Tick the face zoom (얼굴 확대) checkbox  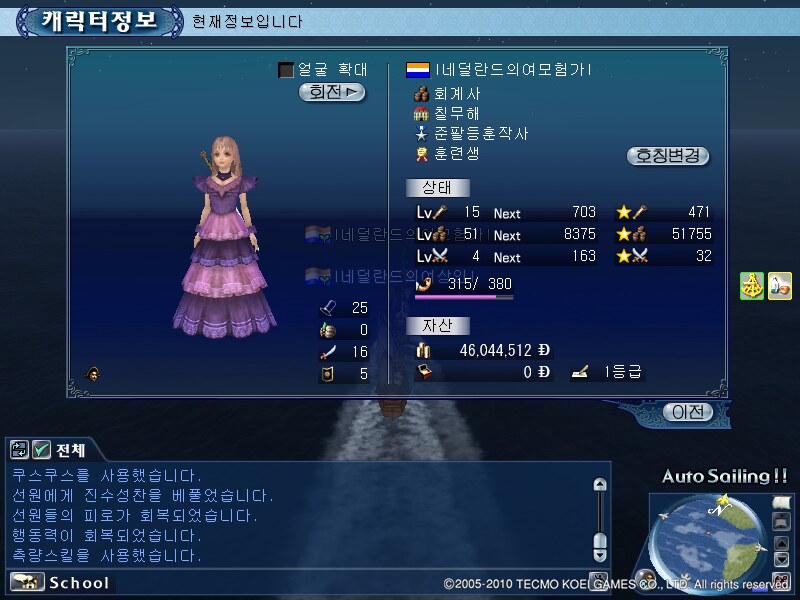click(286, 70)
